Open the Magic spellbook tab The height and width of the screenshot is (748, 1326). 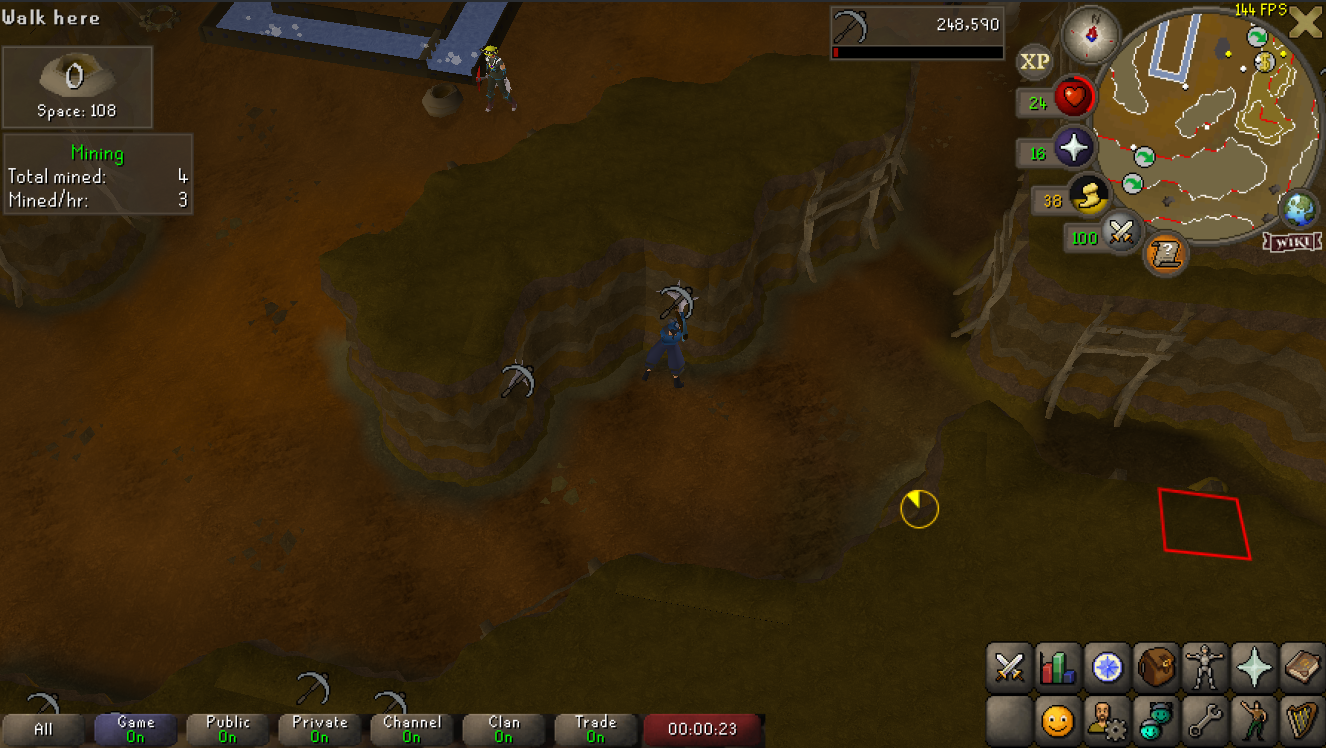[x=1303, y=668]
